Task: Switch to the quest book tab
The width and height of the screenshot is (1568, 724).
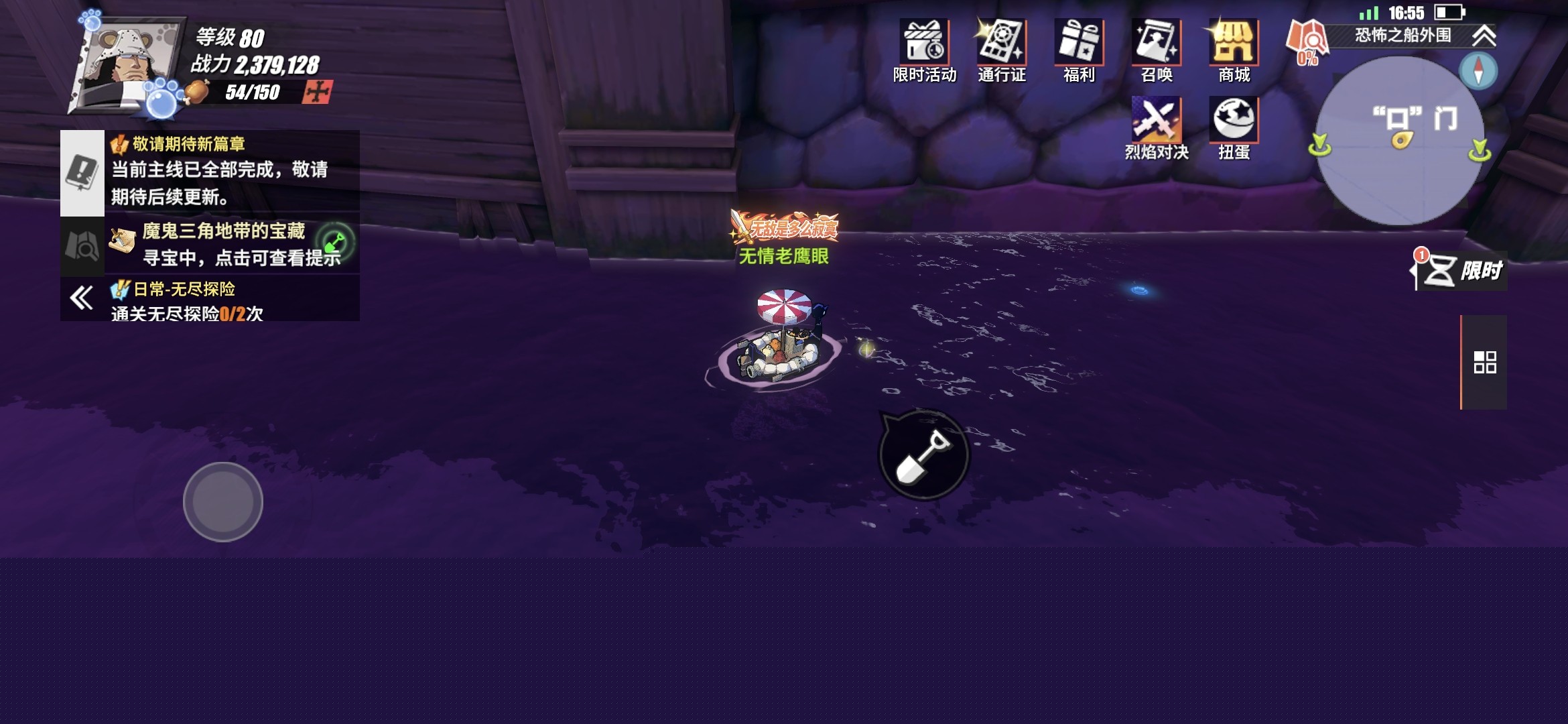Action: (82, 172)
